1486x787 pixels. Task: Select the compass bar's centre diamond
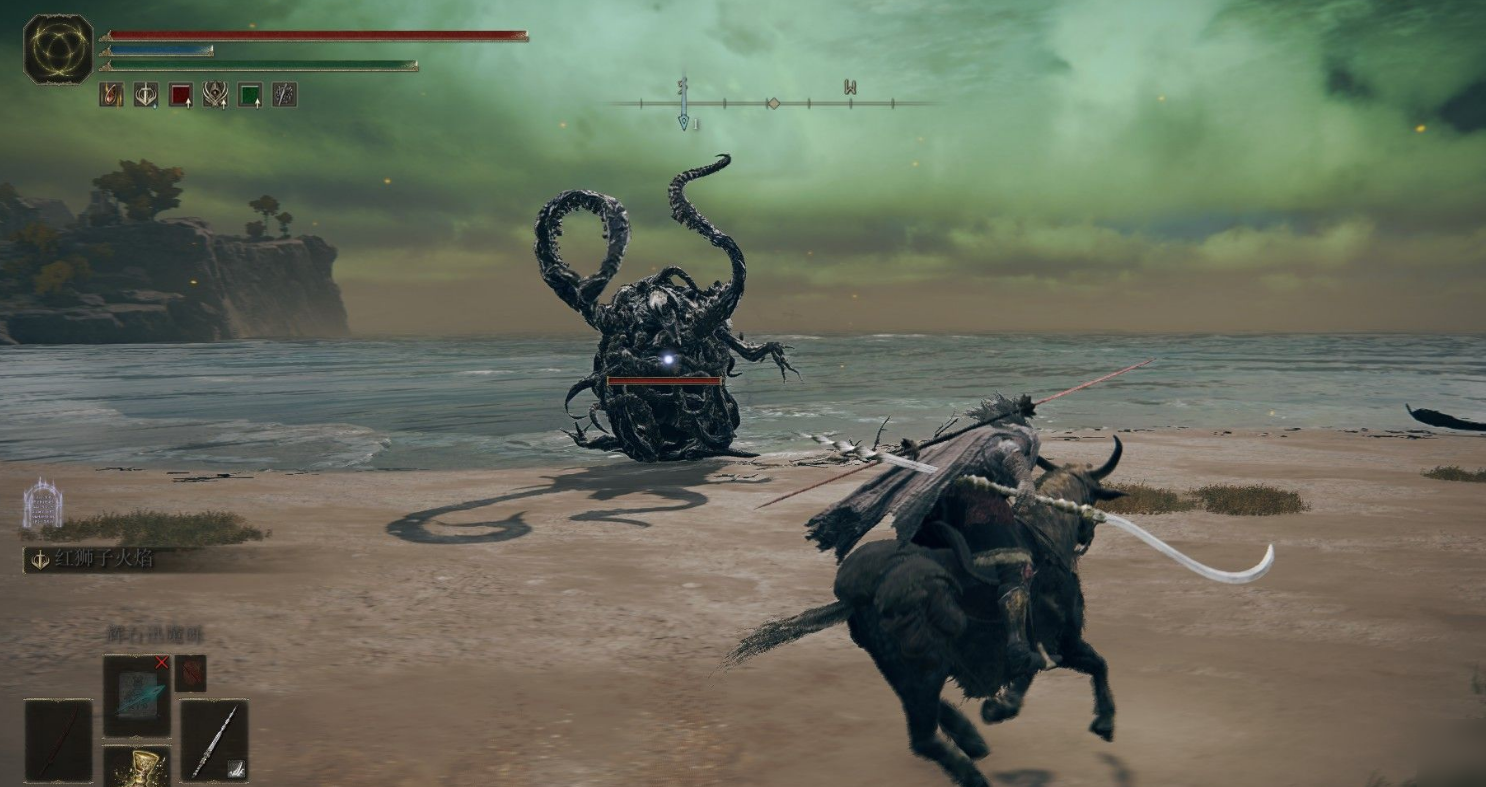pyautogui.click(x=773, y=103)
